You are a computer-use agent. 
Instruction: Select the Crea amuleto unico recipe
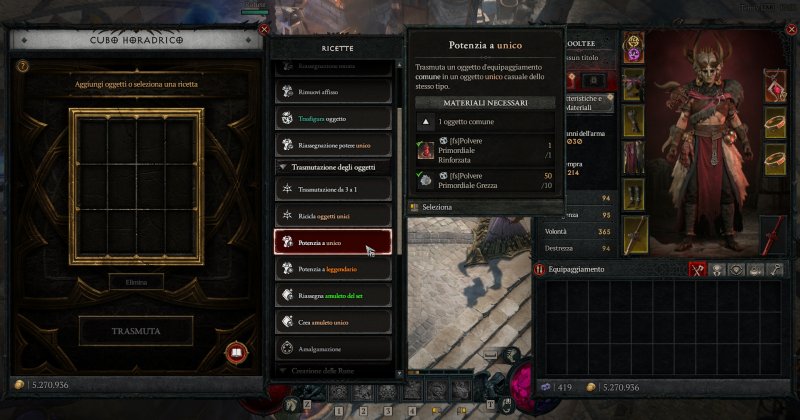click(x=334, y=322)
